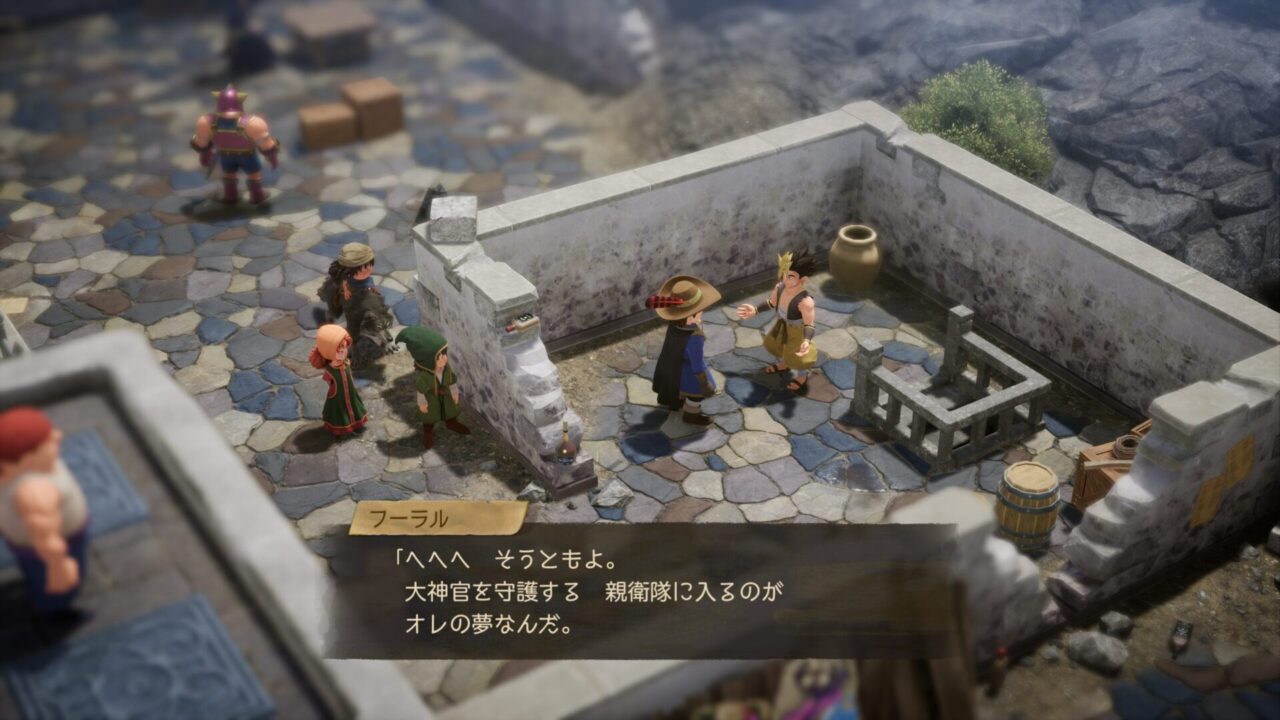Advance the フーラル dialogue text box

click(x=640, y=590)
